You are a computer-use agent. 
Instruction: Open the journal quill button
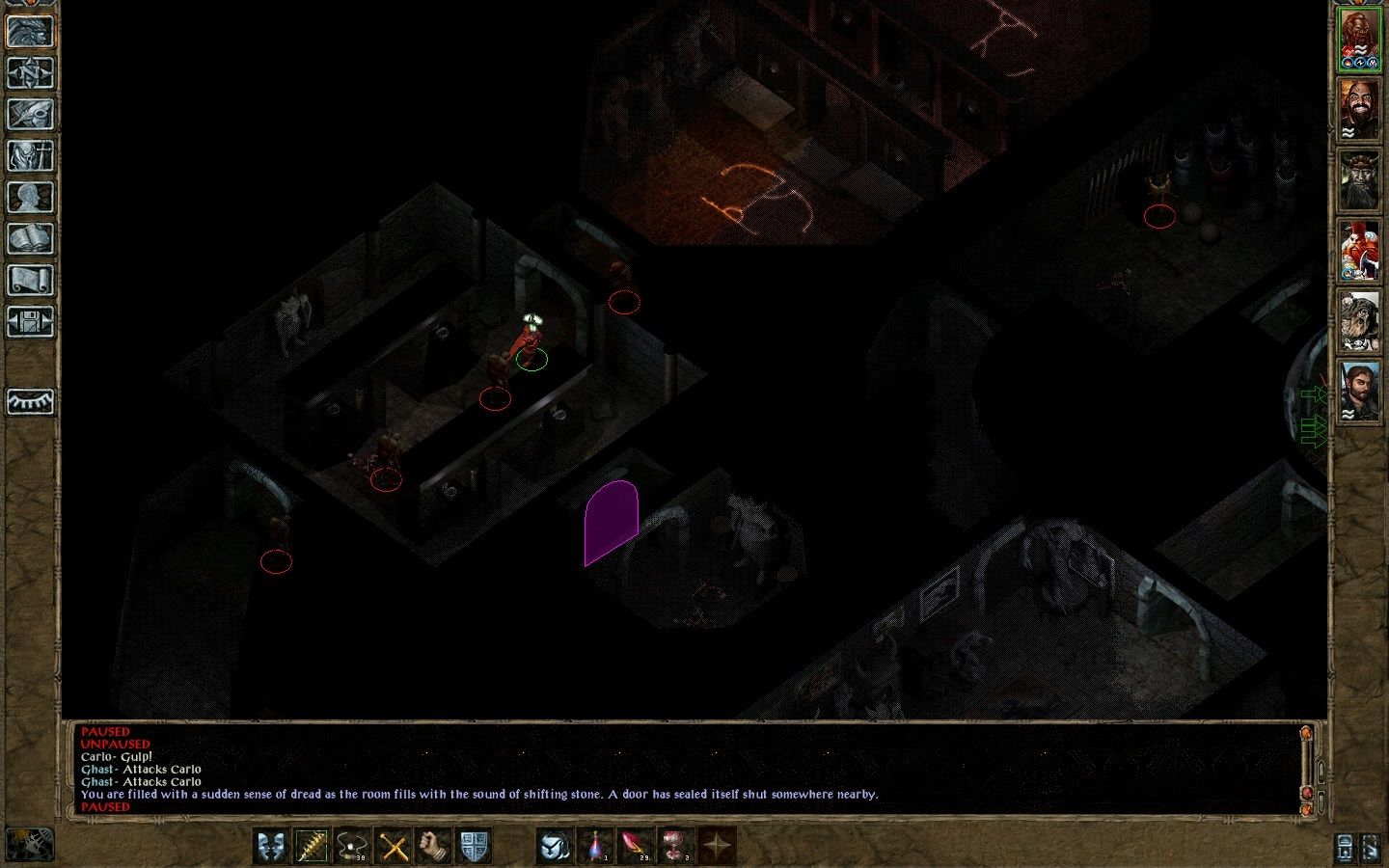click(30, 114)
